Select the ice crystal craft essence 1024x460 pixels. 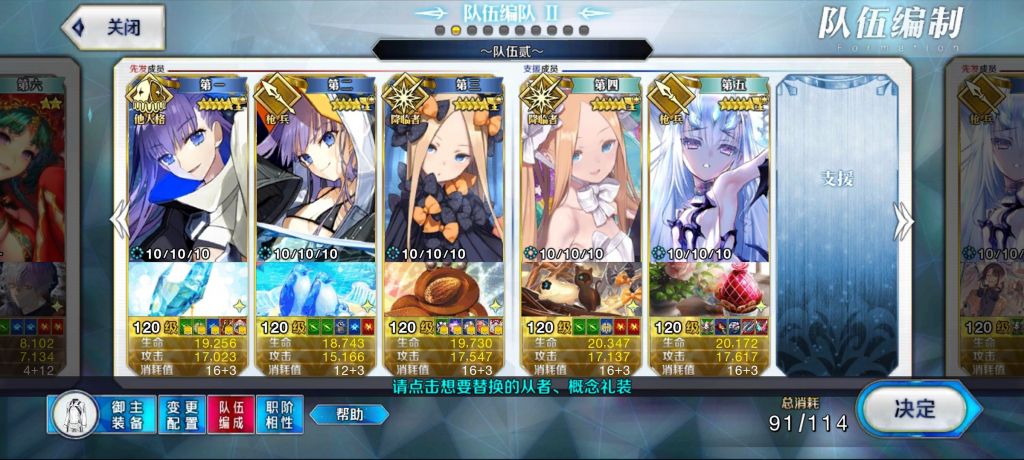[187, 289]
